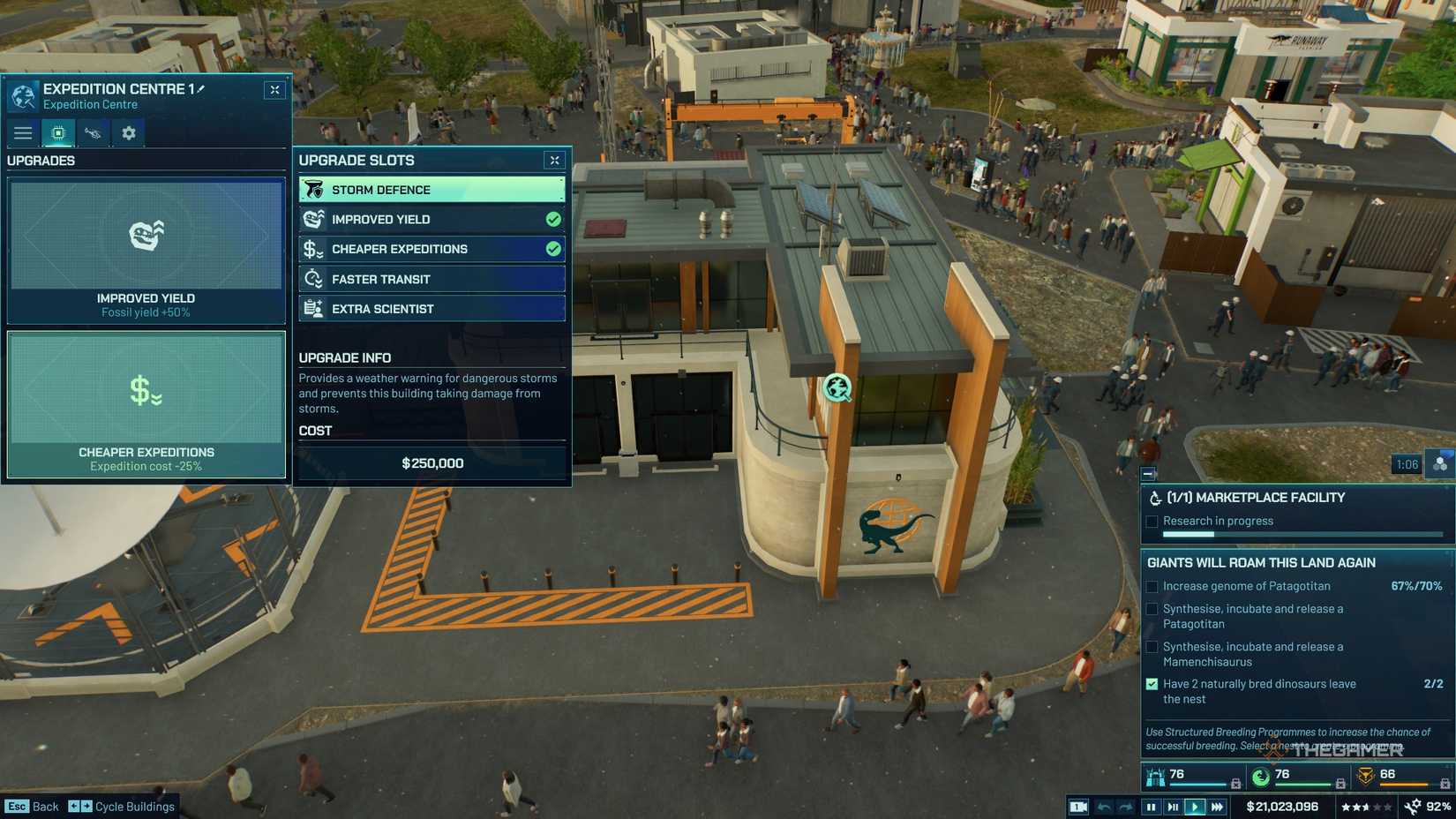
Task: Open the Expedition Centre settings gear
Action: pyautogui.click(x=129, y=132)
